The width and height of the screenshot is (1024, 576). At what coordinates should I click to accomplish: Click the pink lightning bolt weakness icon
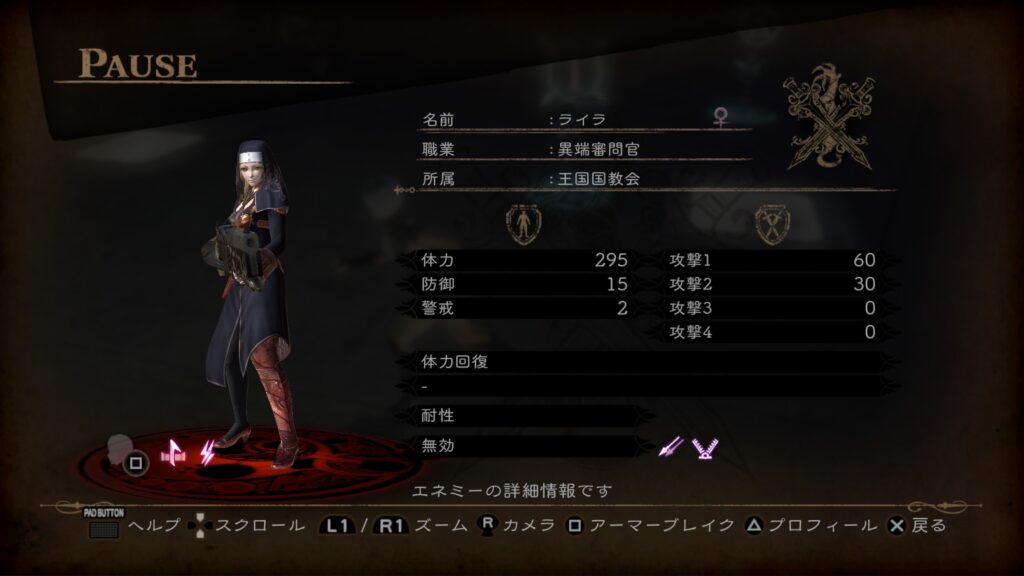[207, 454]
